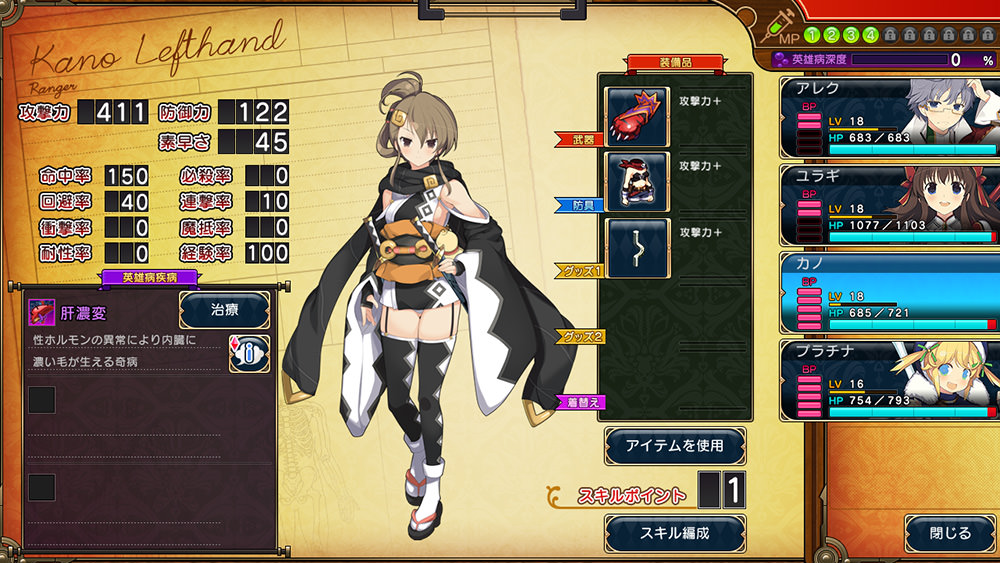
Task: Click the 着替え costume tab
Action: [580, 403]
